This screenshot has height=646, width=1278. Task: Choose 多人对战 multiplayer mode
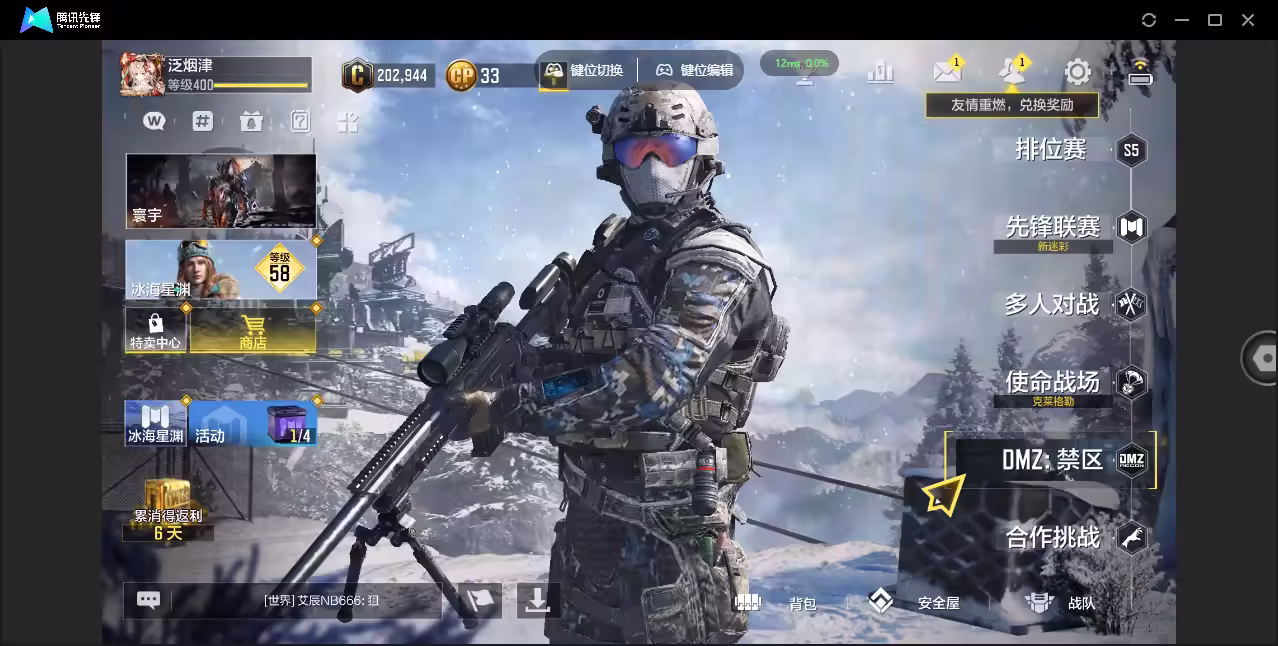[x=1052, y=304]
